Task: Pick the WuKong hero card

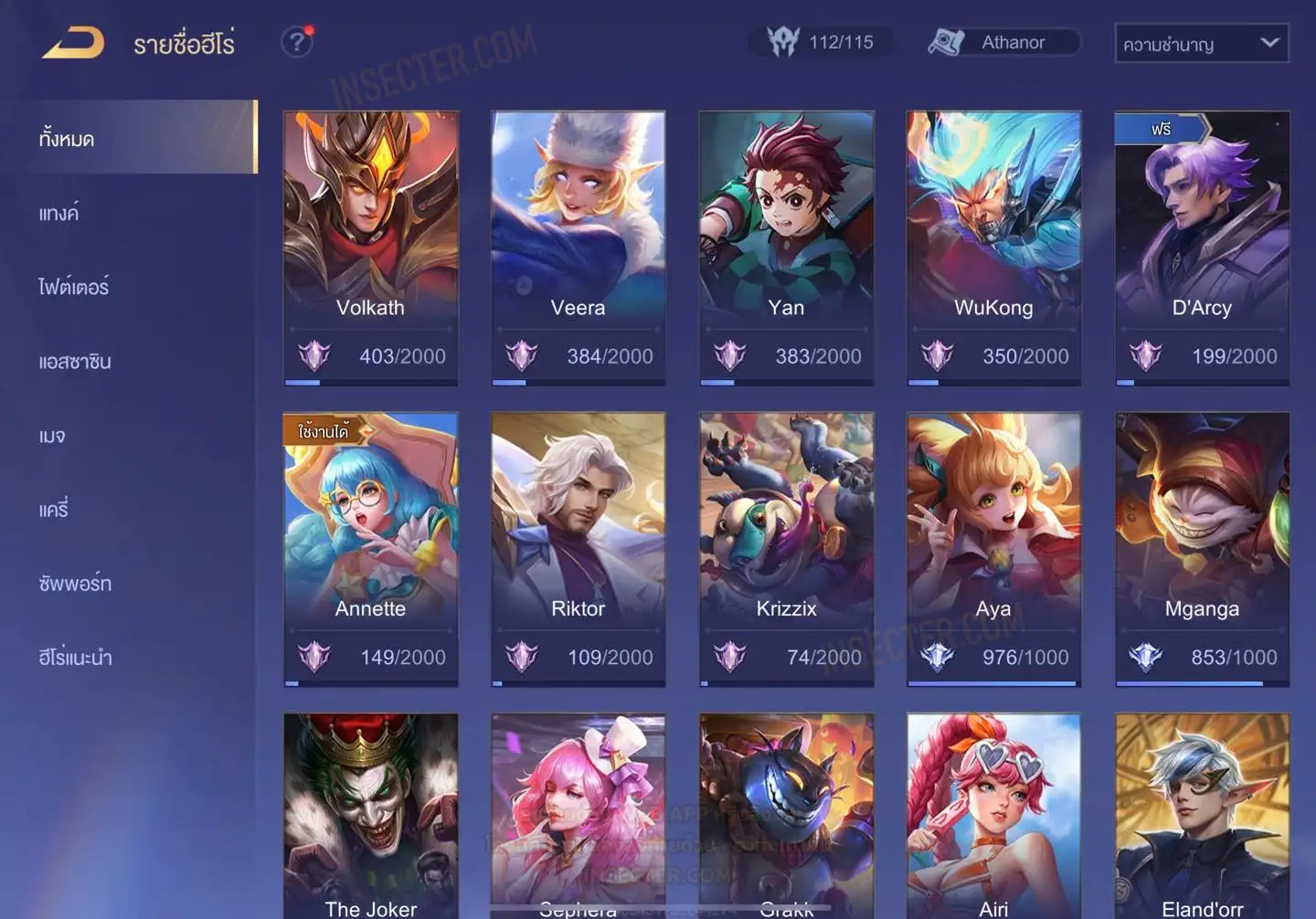Action: pos(993,247)
